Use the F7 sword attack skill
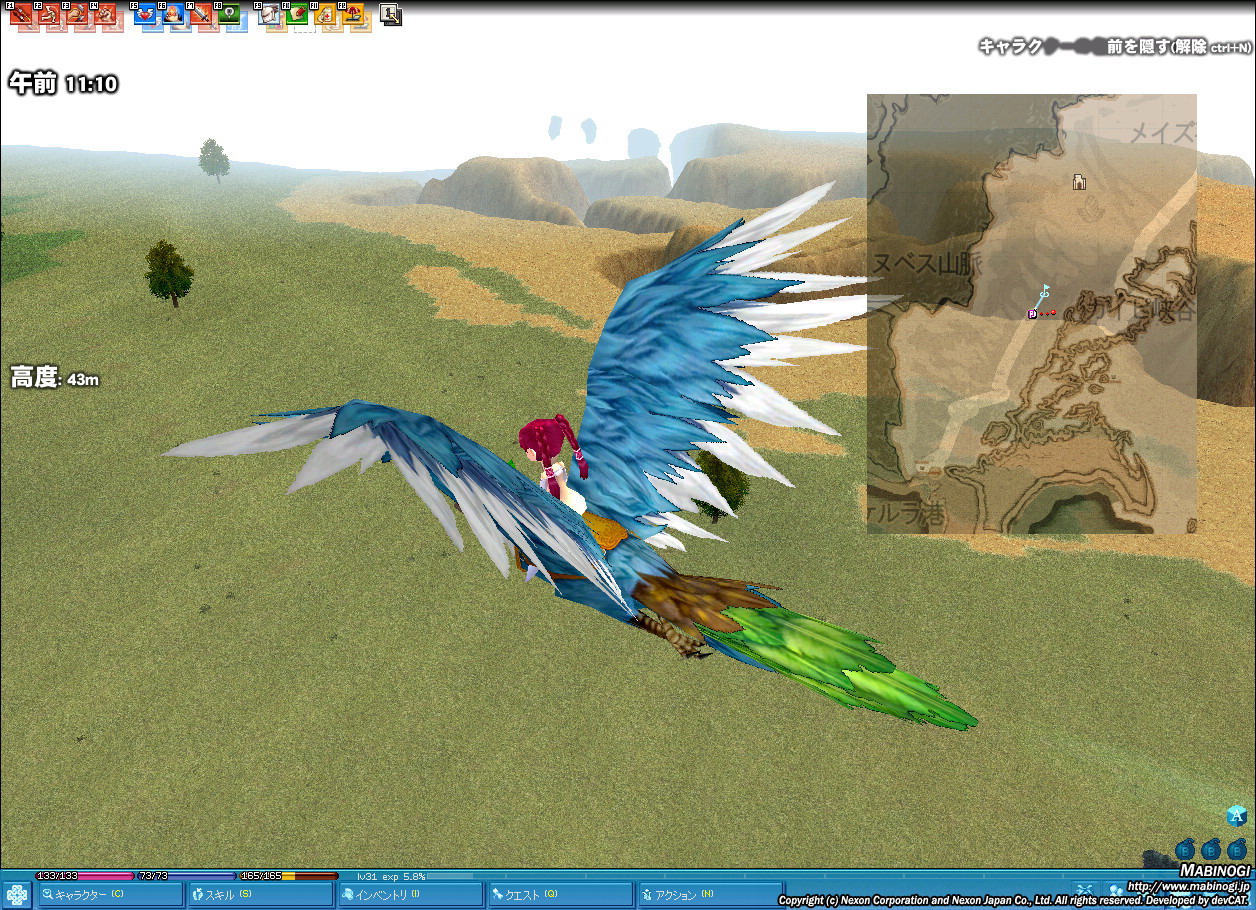 201,15
